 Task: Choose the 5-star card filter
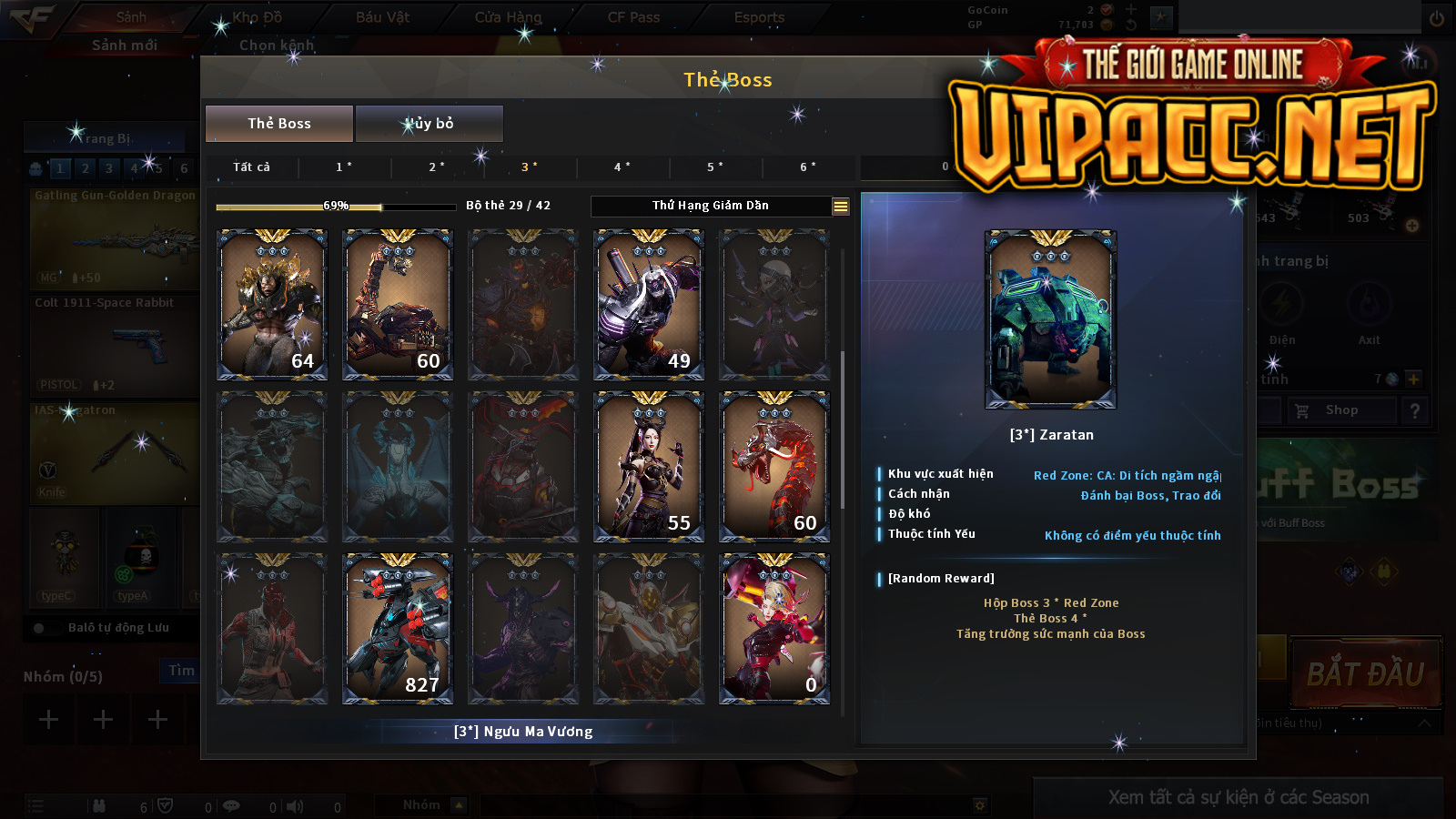715,167
